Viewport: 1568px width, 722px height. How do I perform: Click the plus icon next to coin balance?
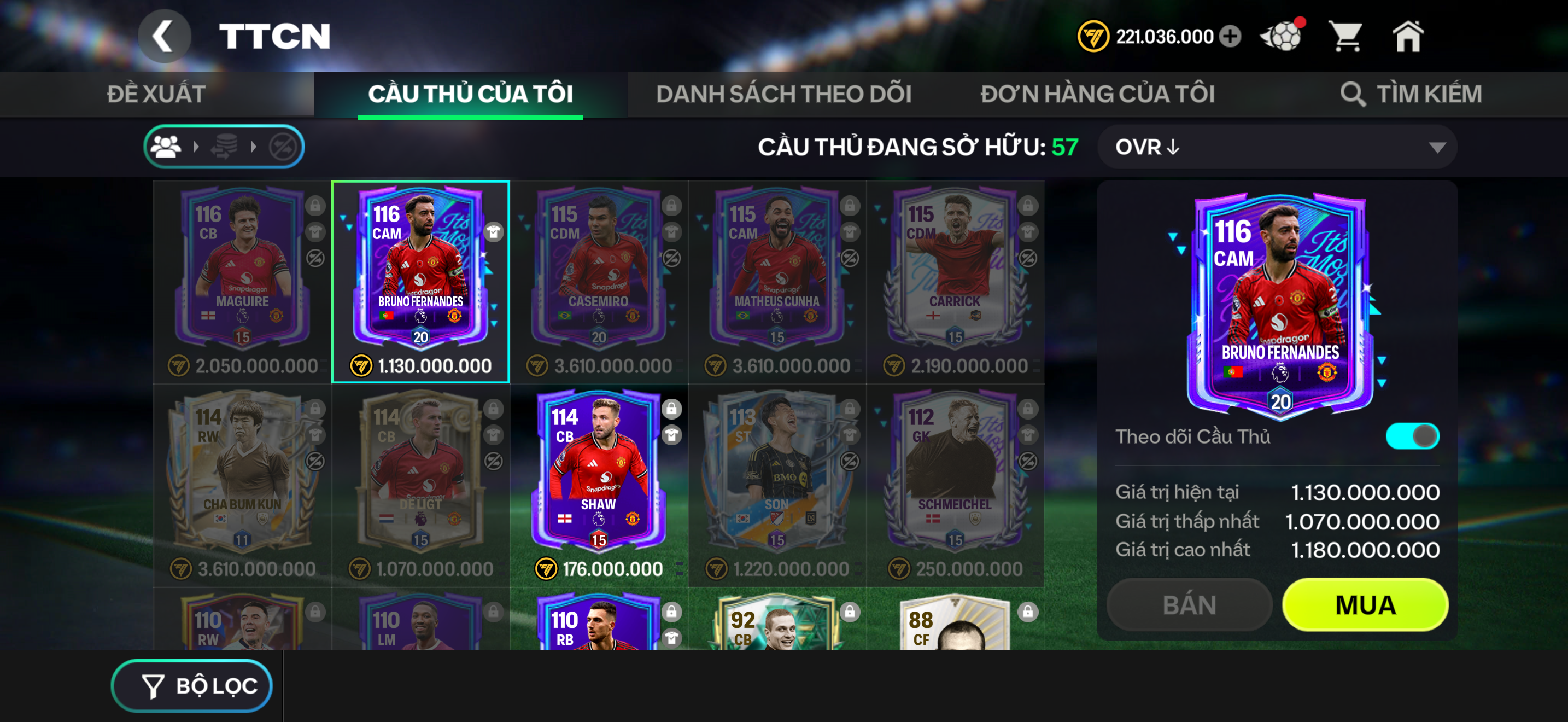click(1231, 37)
